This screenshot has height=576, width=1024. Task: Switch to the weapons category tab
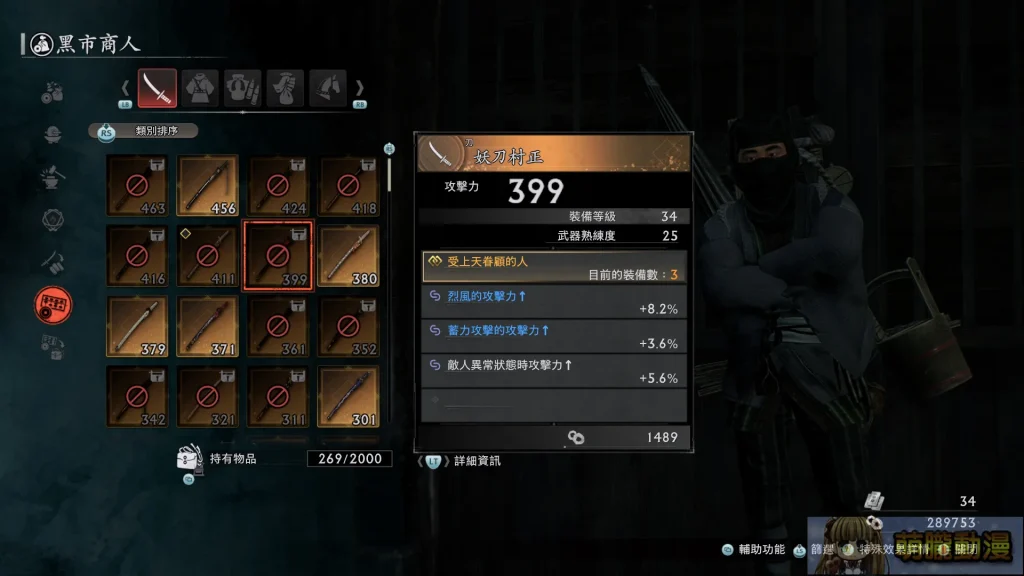click(x=157, y=88)
